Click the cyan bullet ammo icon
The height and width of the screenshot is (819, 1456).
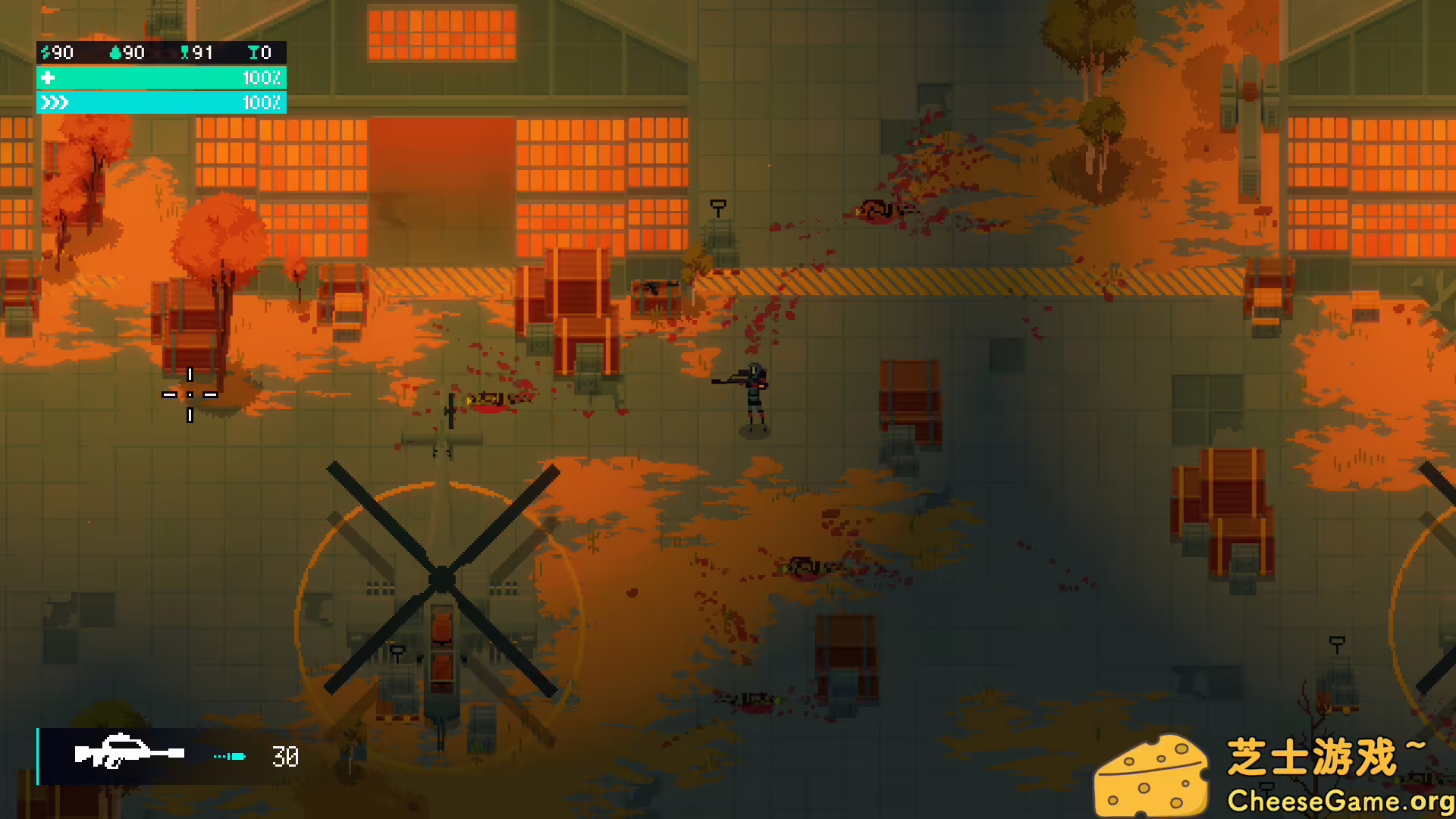pos(230,756)
